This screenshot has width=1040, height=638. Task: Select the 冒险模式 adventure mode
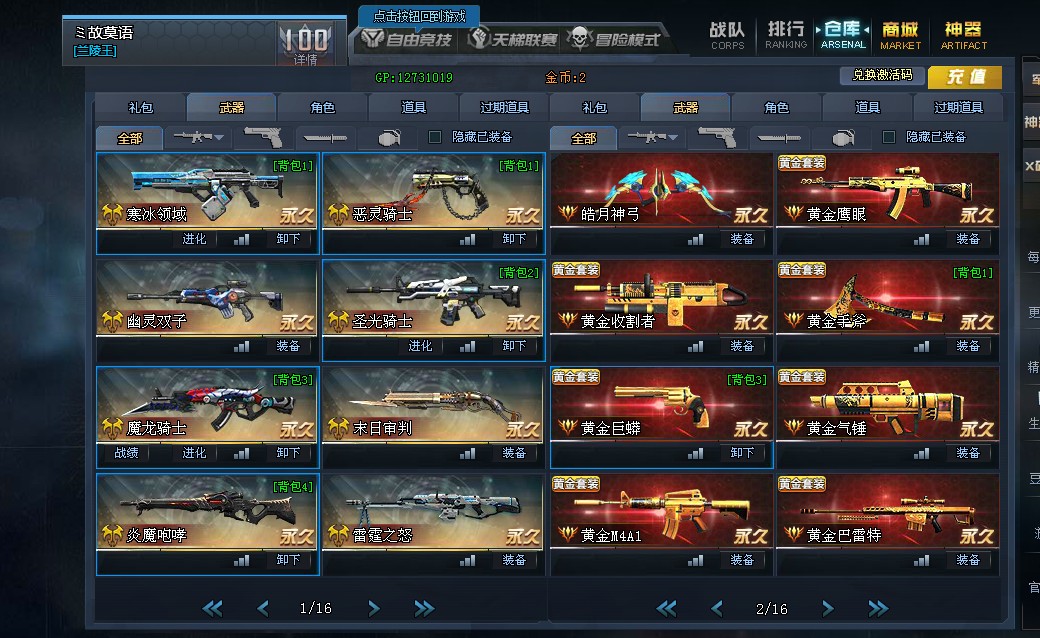tap(615, 40)
